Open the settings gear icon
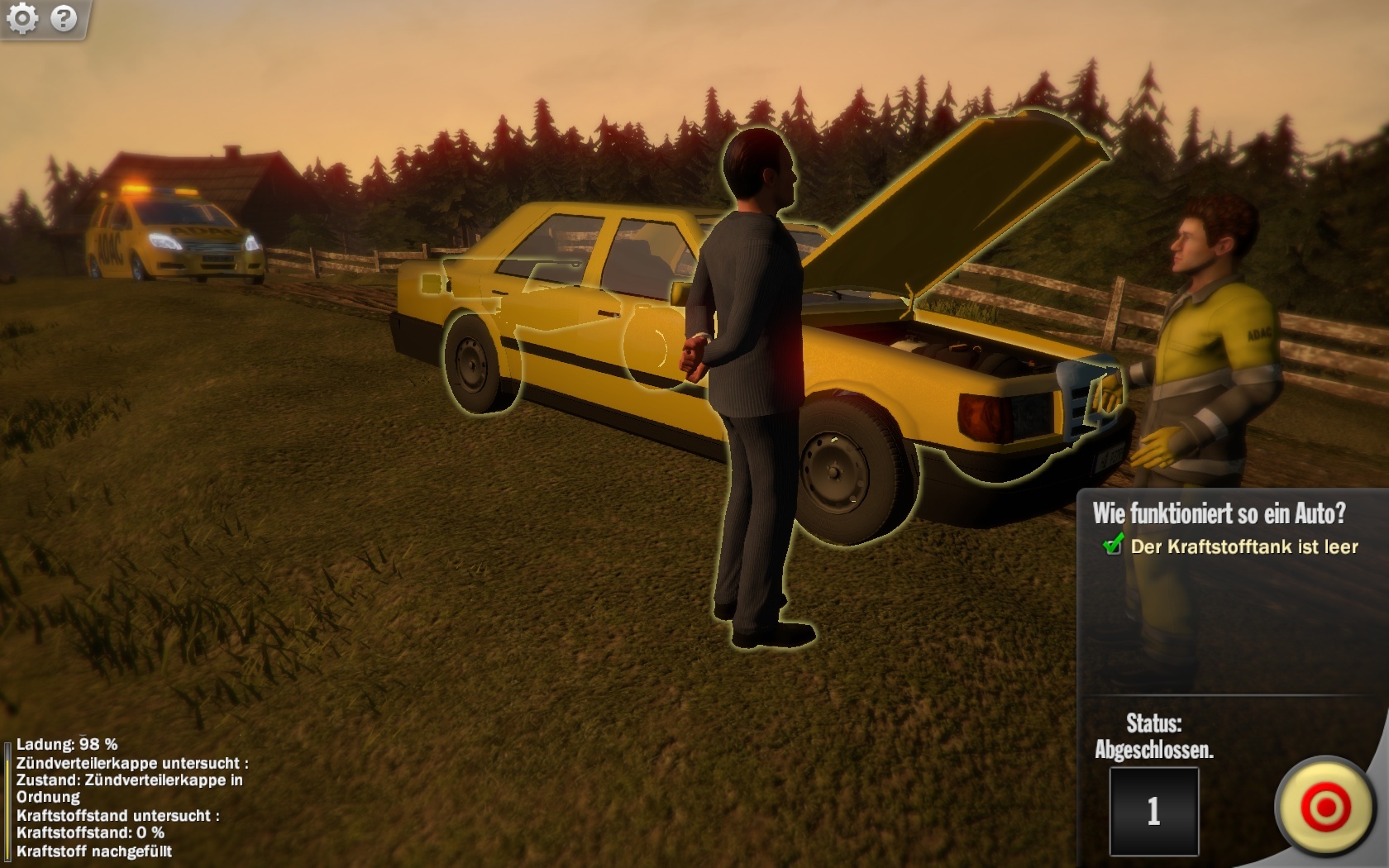The image size is (1389, 868). 25,17
